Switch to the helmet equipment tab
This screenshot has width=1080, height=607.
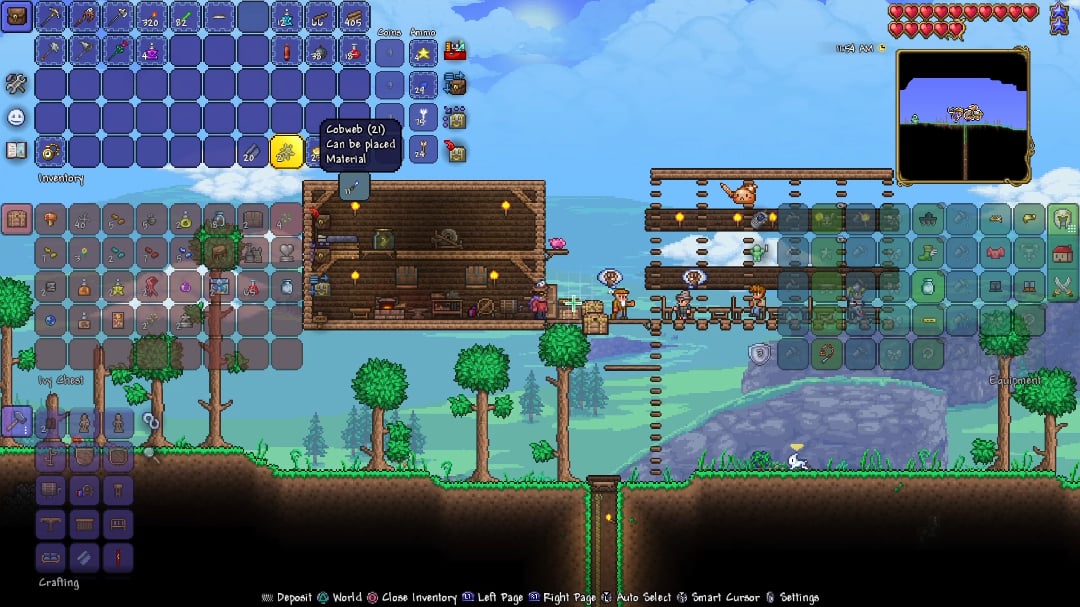point(1062,219)
